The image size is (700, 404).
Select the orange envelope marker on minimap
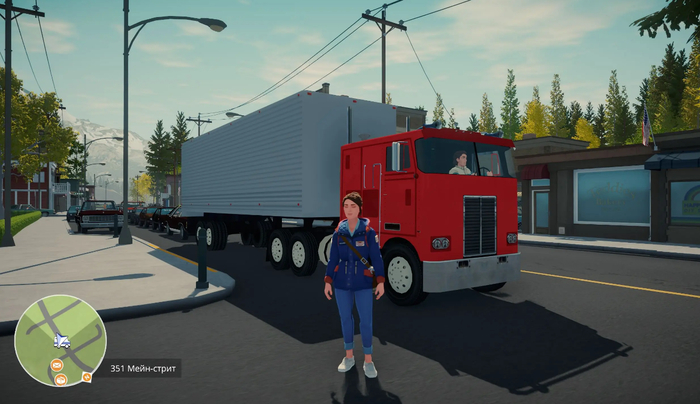click(57, 364)
